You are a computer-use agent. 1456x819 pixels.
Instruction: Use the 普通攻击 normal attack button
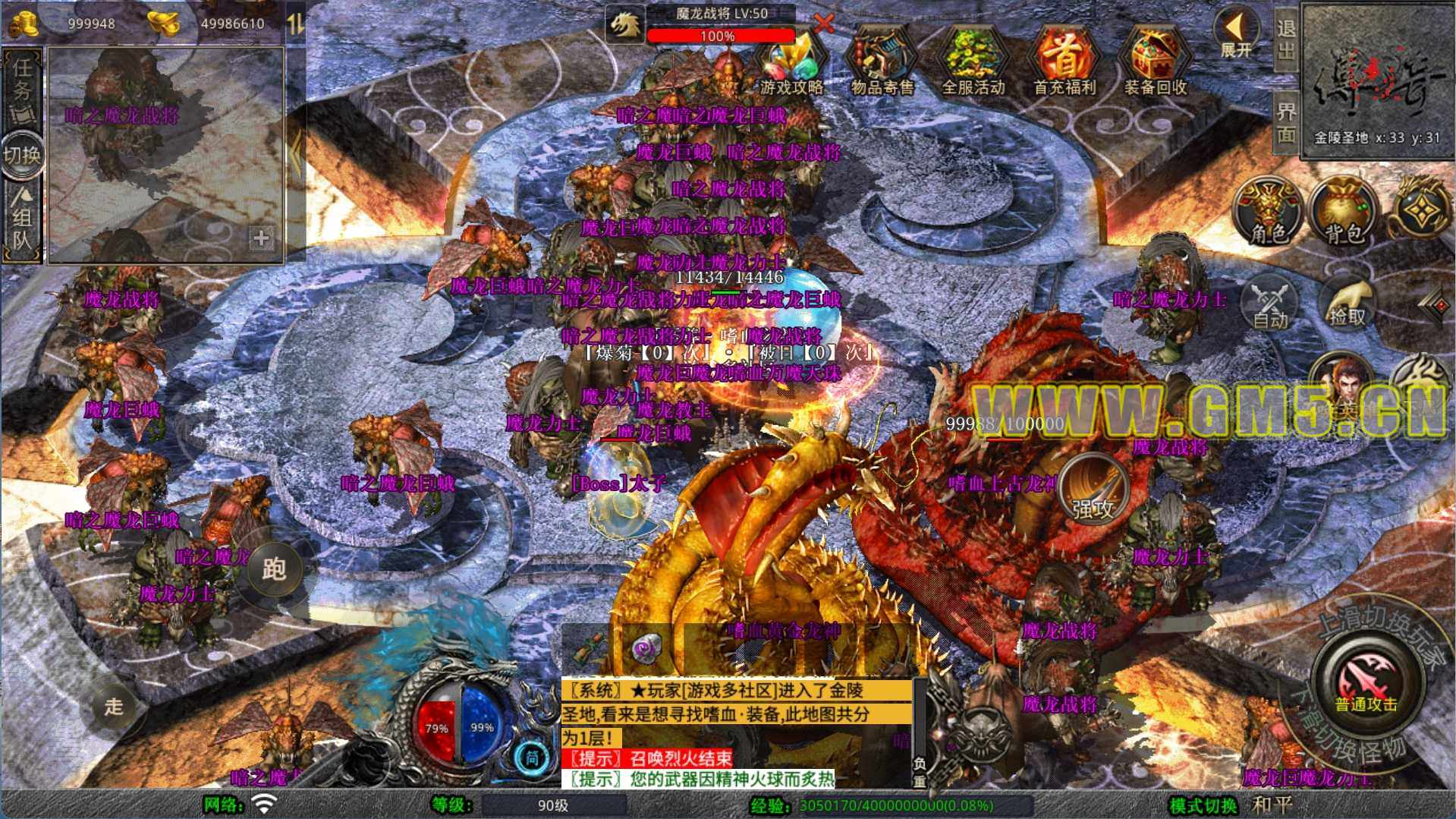click(1366, 679)
